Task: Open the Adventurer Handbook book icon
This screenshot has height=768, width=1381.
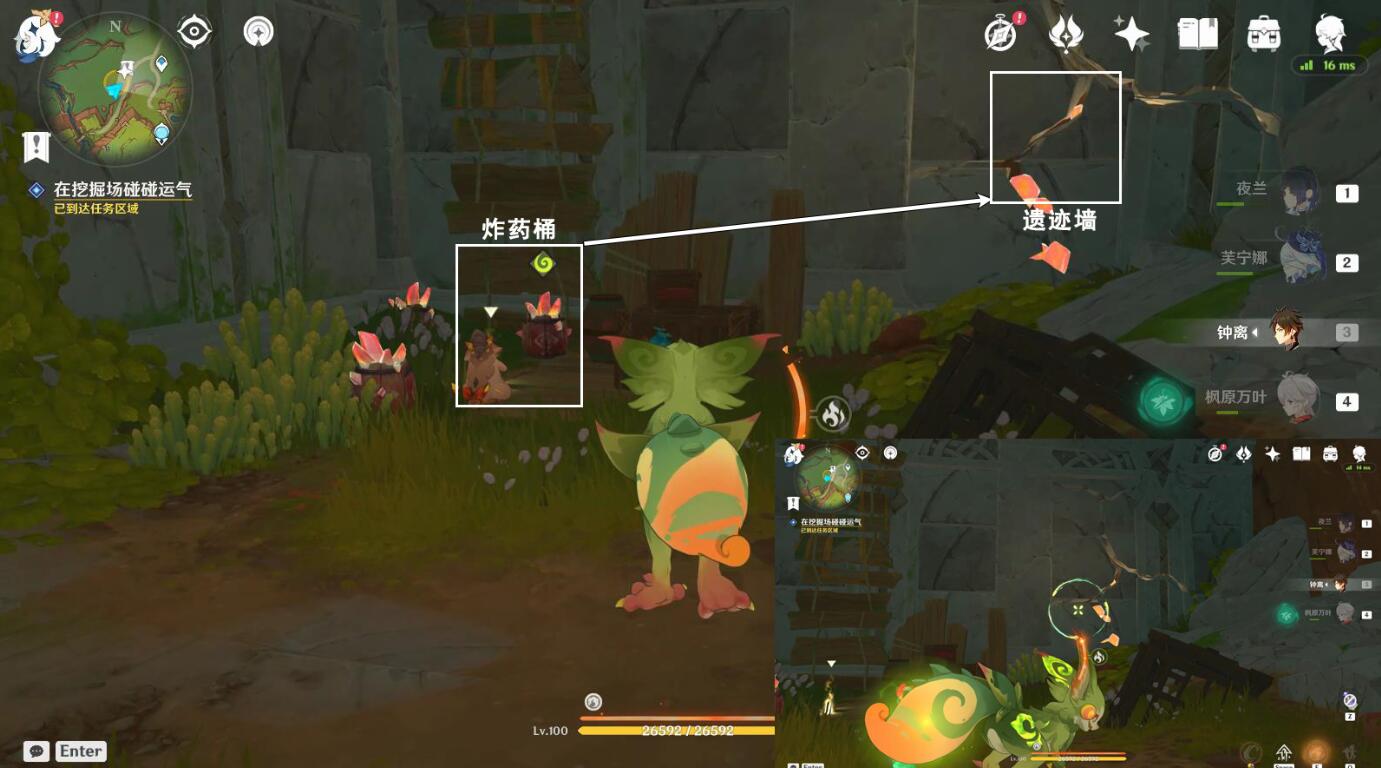Action: tap(1198, 35)
